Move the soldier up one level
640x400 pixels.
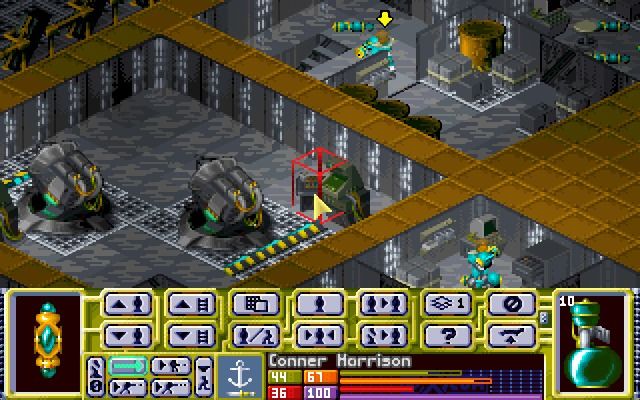[x=129, y=304]
